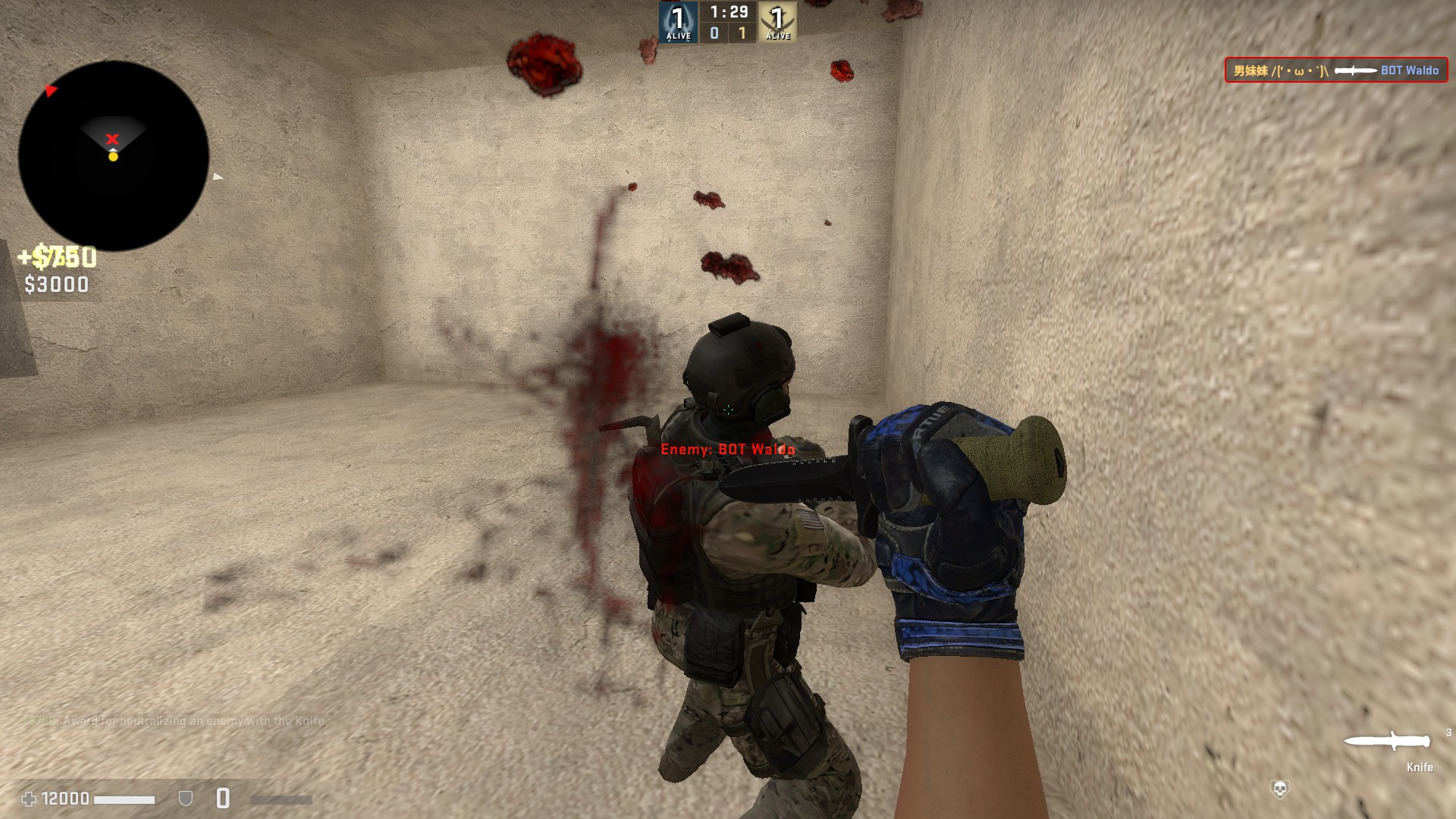1456x819 pixels.
Task: Click the circular radar minimap
Action: coord(114,156)
